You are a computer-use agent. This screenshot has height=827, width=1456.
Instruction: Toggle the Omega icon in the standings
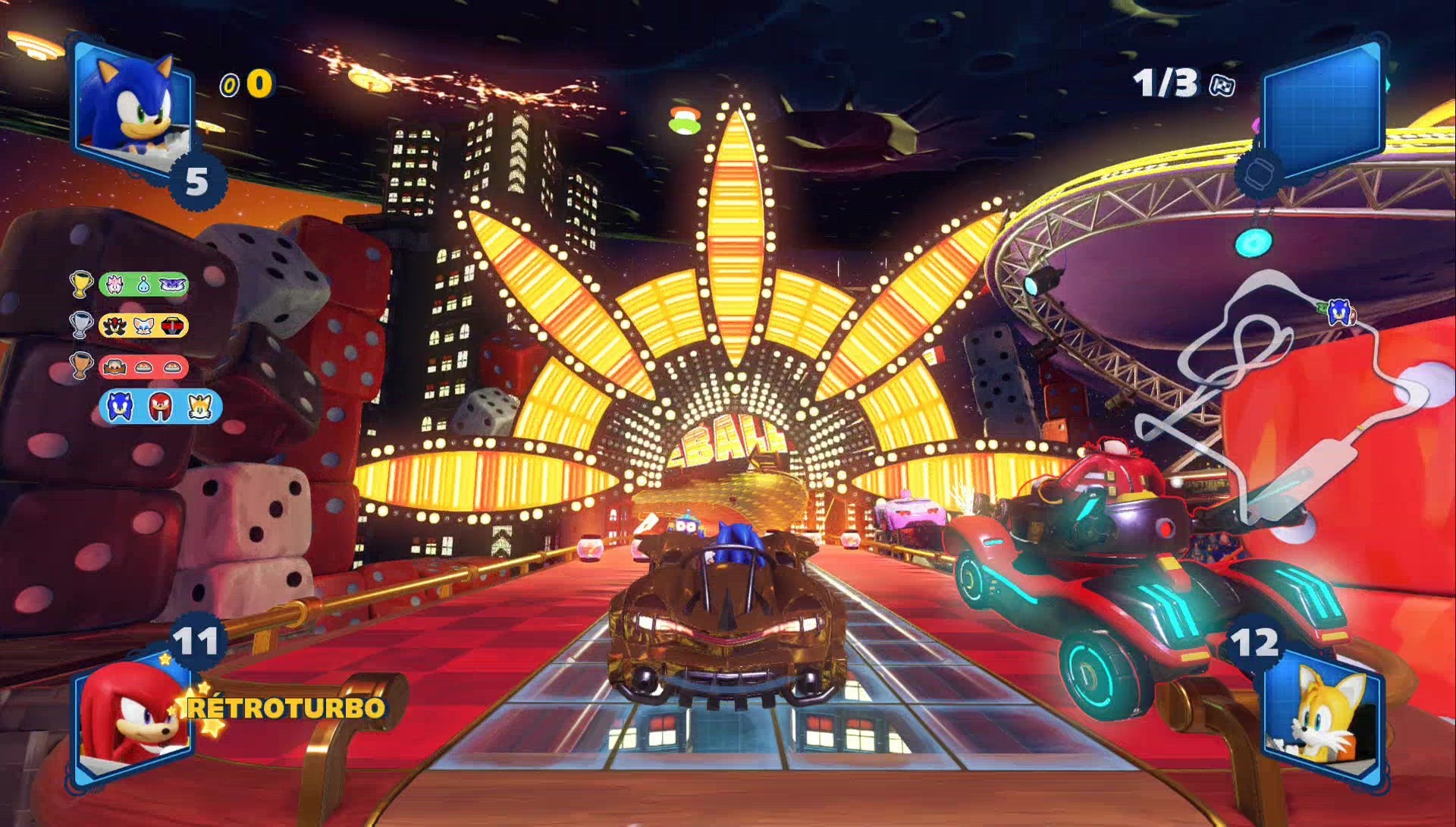coord(174,325)
